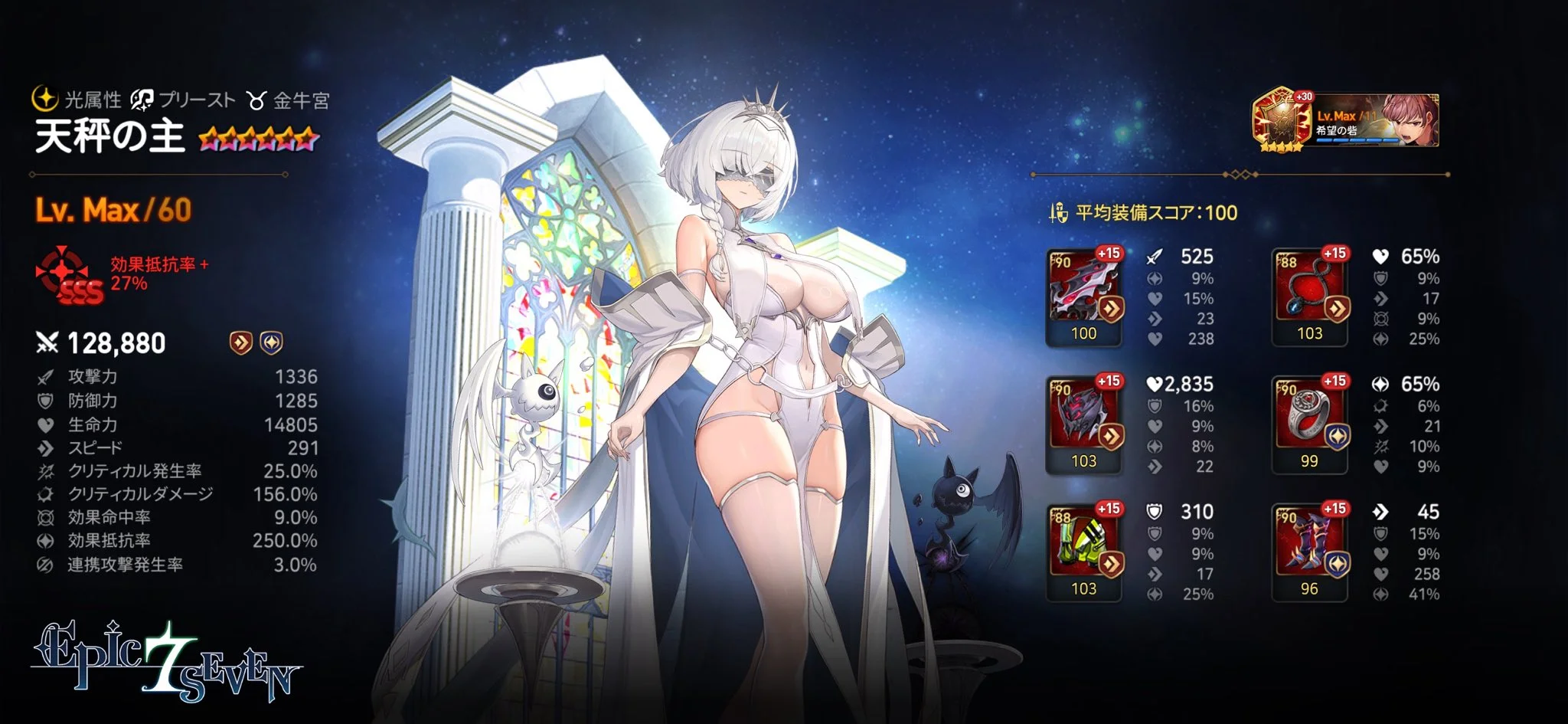Open the boots equipment slot scored 96
Image resolution: width=1568 pixels, height=724 pixels.
[1309, 550]
